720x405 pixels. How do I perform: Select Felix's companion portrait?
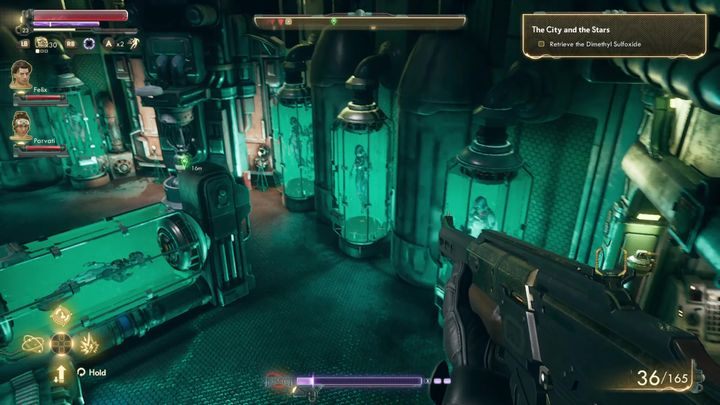point(21,75)
